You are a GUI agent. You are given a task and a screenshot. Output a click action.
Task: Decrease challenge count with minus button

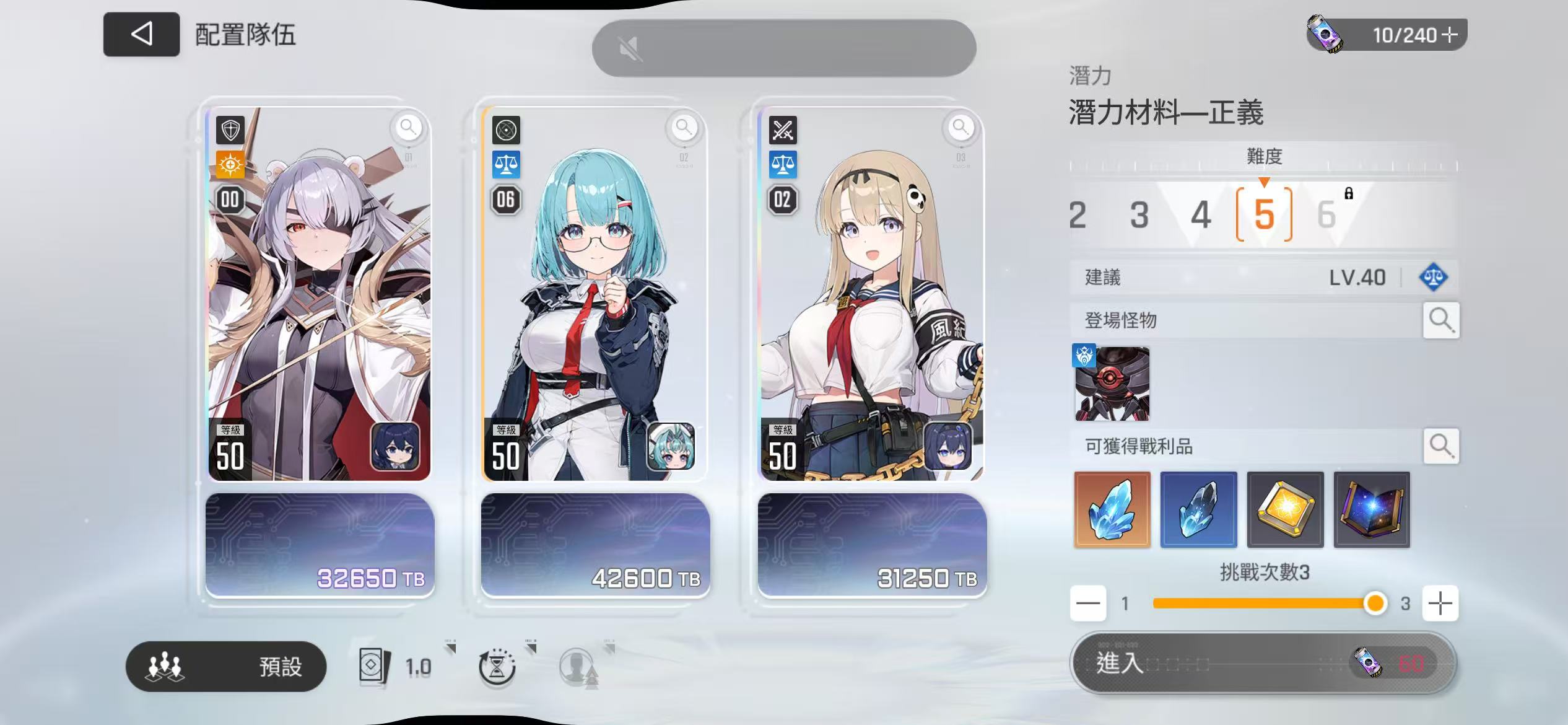(x=1088, y=603)
